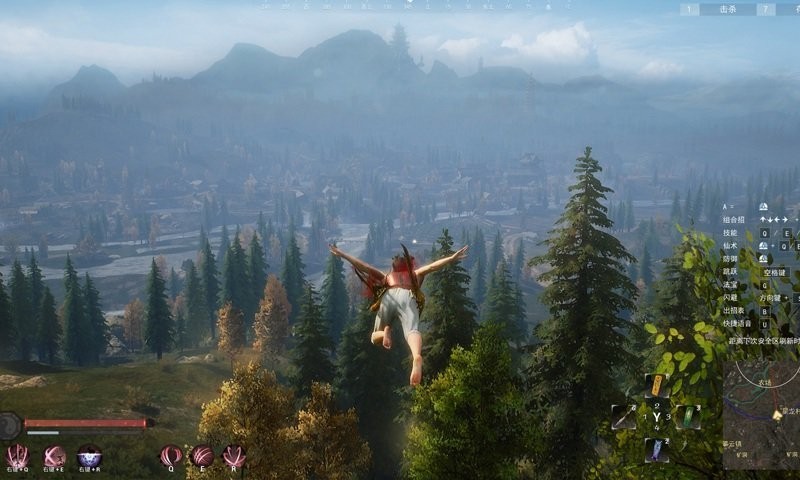The image size is (800, 480).
Task: Use the right-click+E combo skill icon
Action: click(x=55, y=456)
